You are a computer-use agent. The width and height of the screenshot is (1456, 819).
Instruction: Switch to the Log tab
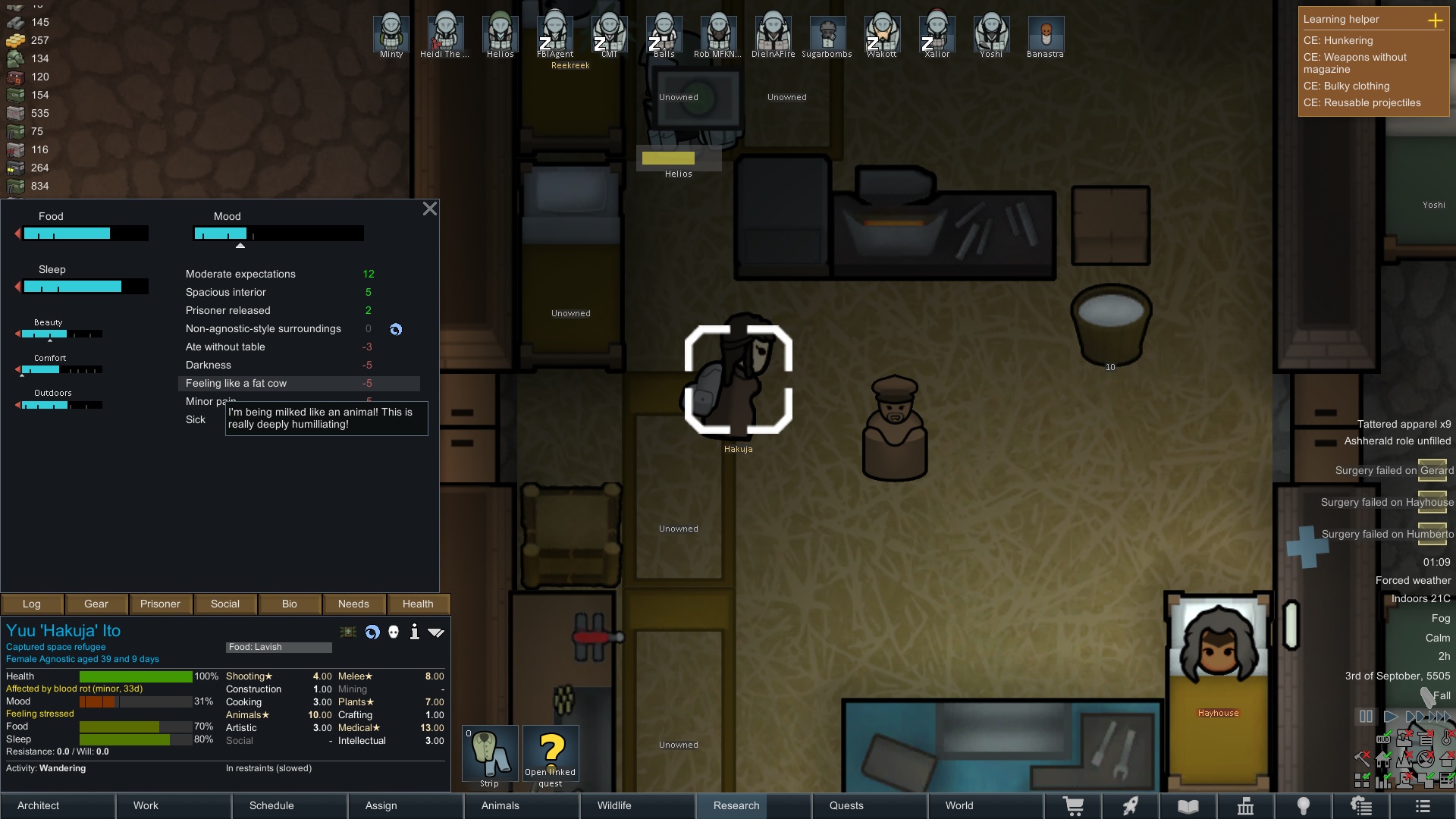coord(32,604)
